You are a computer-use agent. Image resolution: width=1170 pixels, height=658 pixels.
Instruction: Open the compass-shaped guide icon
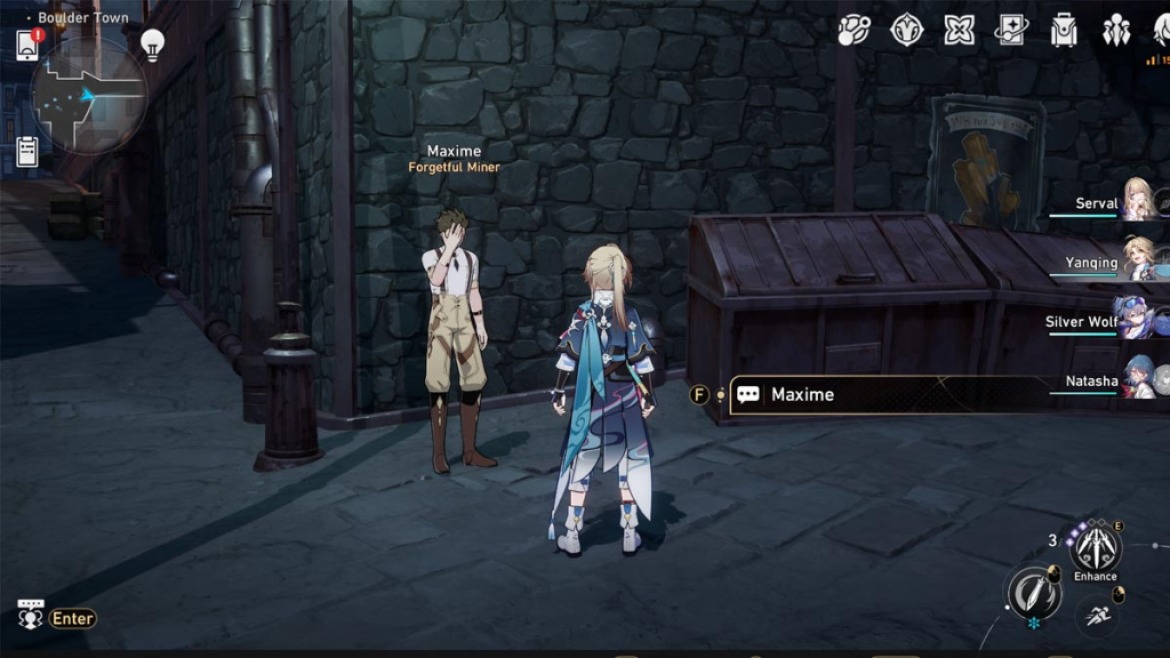[906, 31]
